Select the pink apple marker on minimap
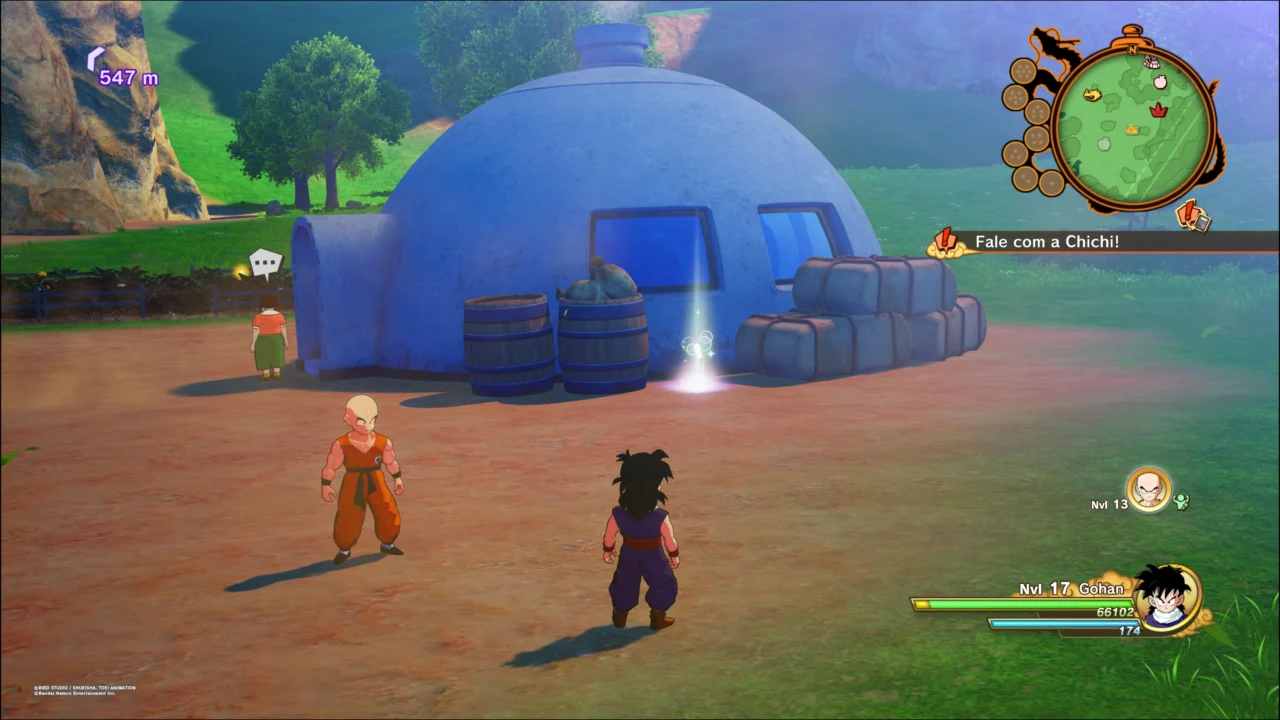This screenshot has width=1280, height=720. 1159,83
